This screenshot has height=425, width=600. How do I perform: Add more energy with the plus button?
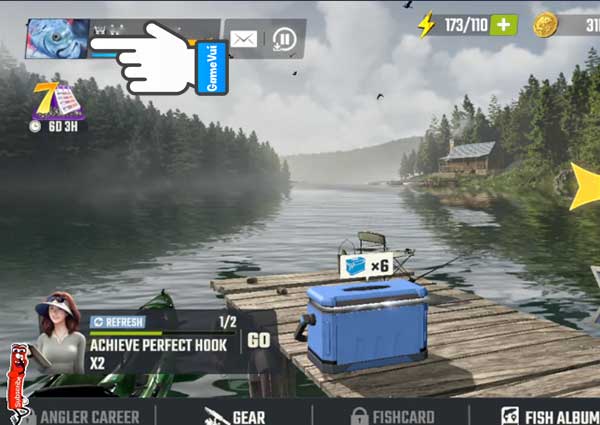(503, 25)
